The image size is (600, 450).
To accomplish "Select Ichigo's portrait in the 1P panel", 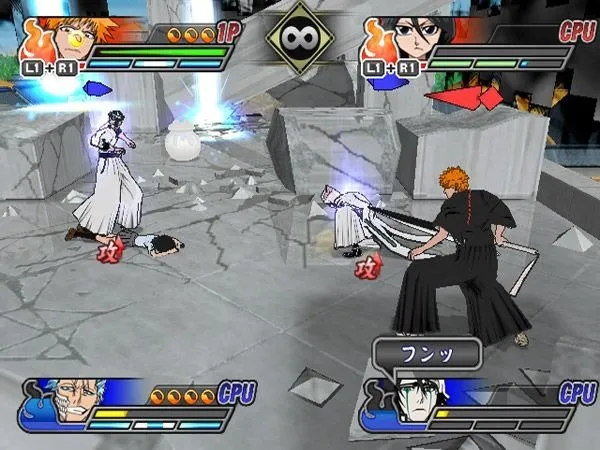I will [x=74, y=38].
